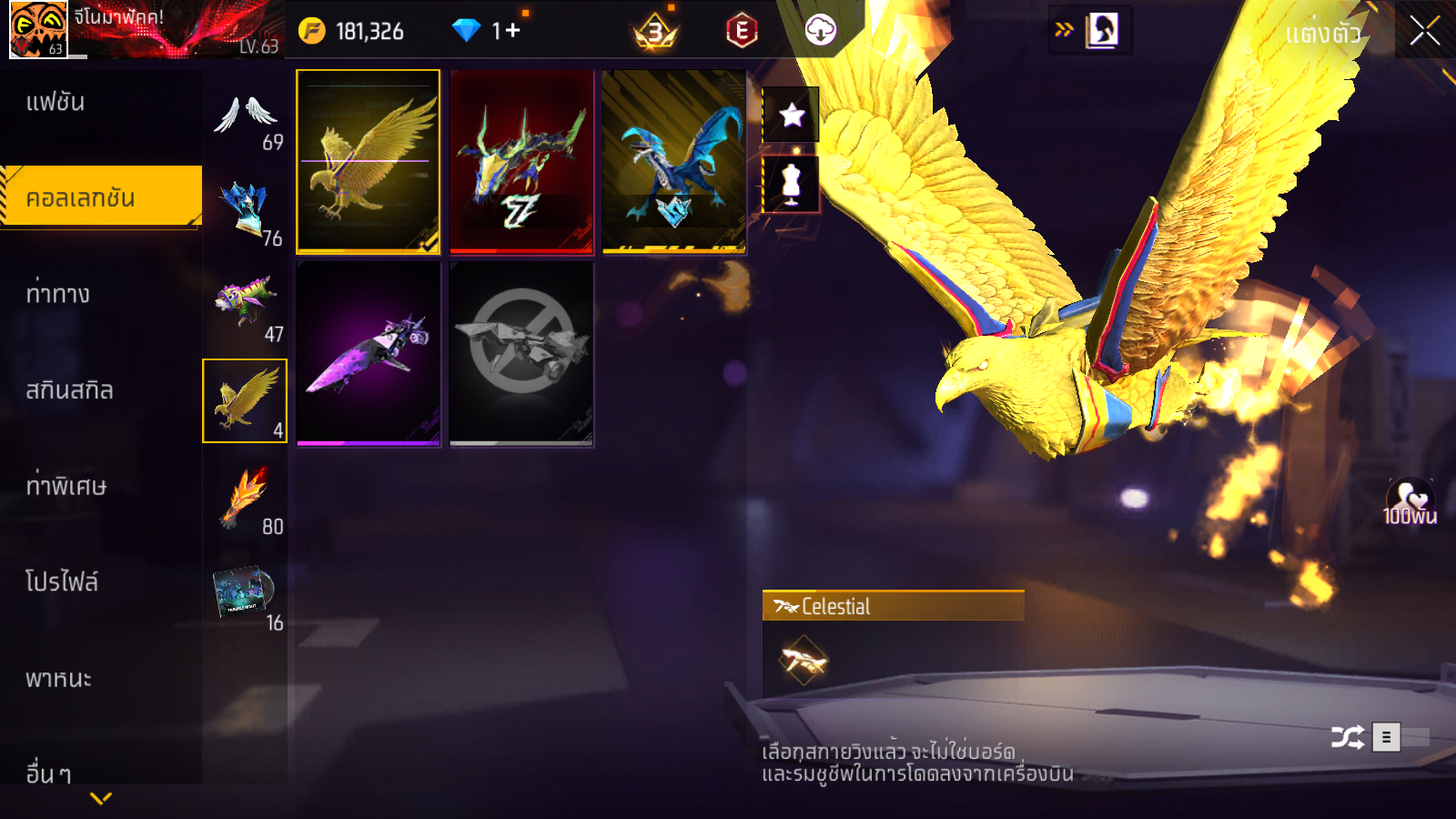Select the อื่นๆ category

(x=48, y=773)
